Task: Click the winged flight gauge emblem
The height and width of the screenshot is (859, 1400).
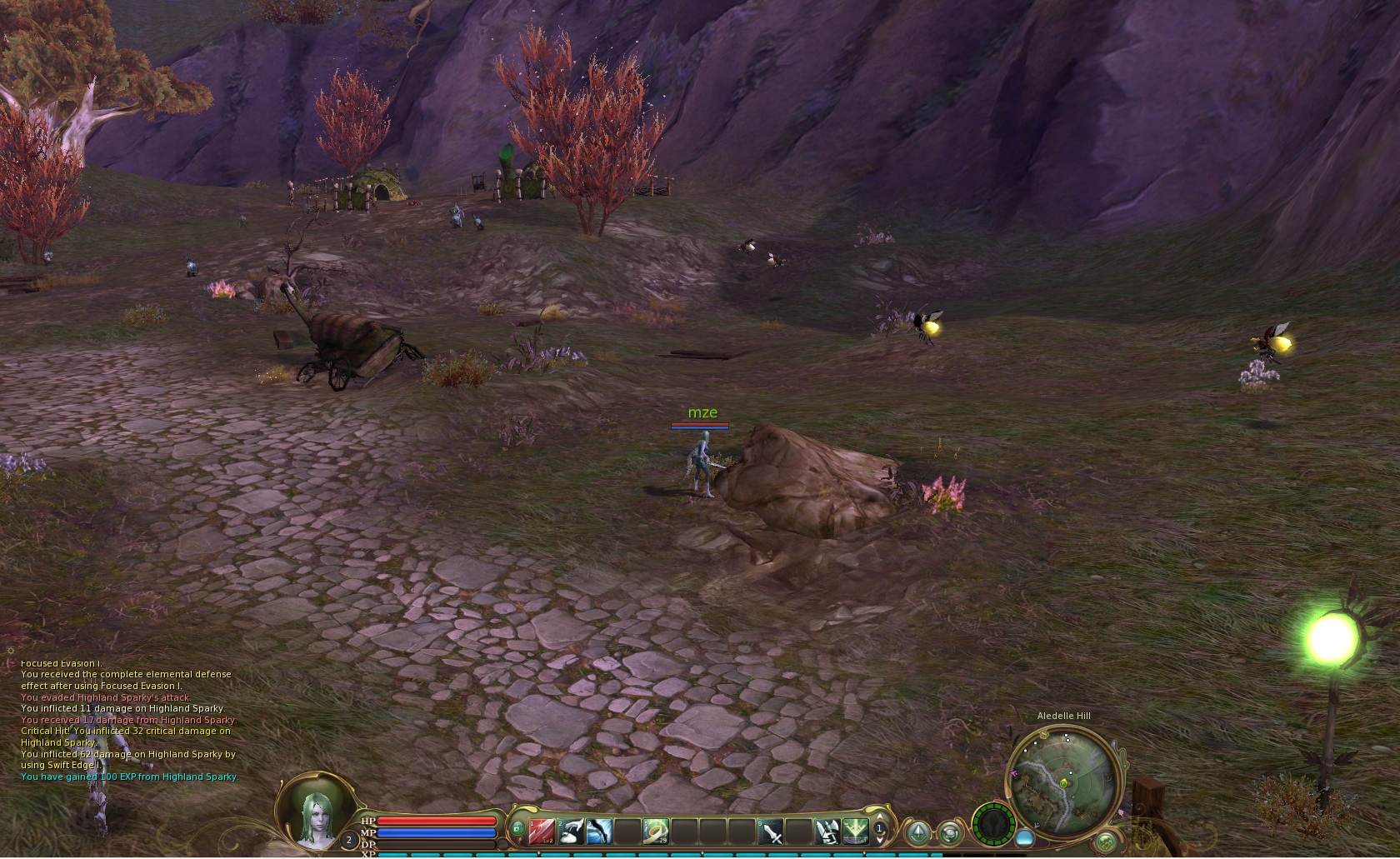Action: click(994, 824)
